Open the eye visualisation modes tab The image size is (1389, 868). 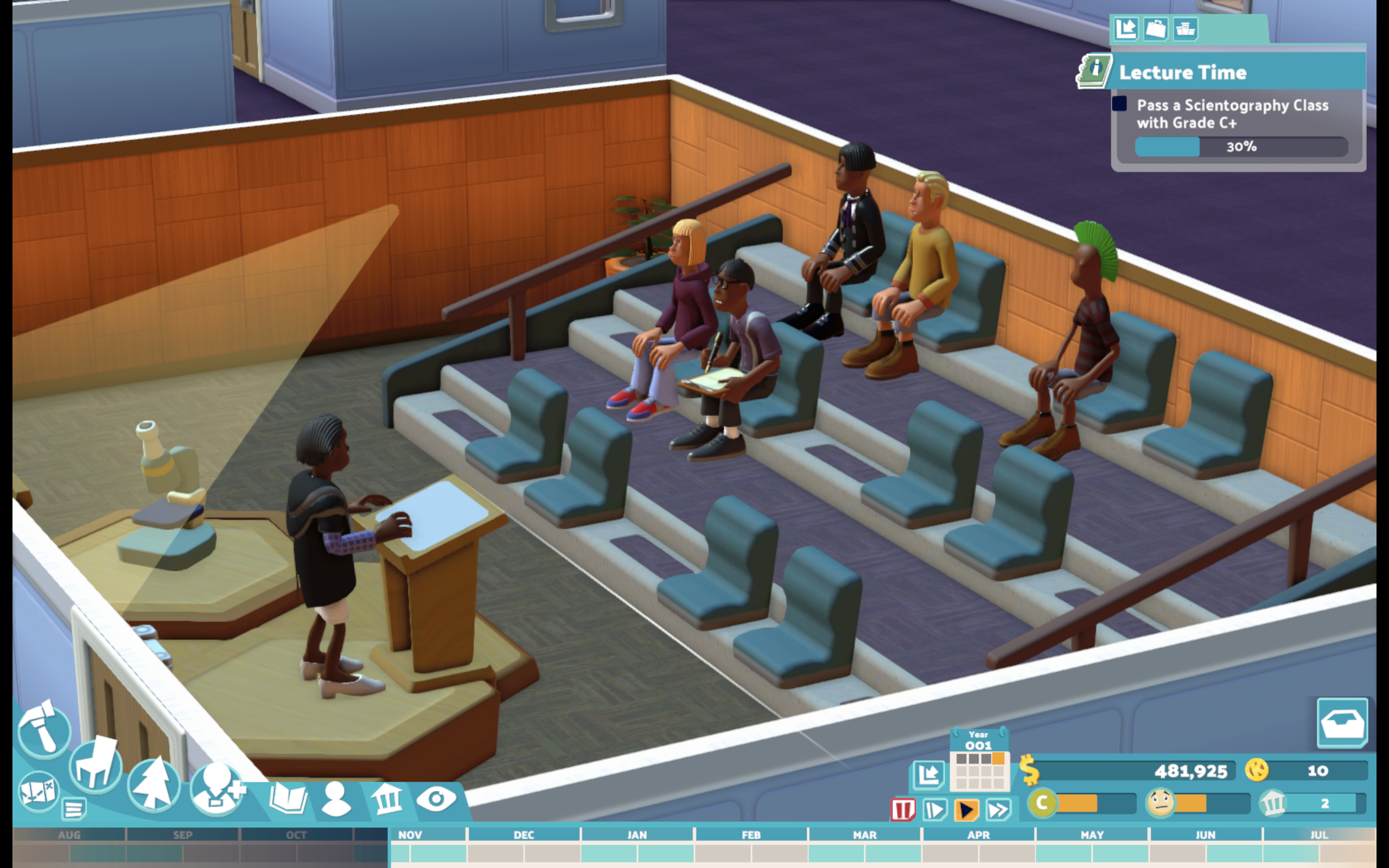(436, 799)
